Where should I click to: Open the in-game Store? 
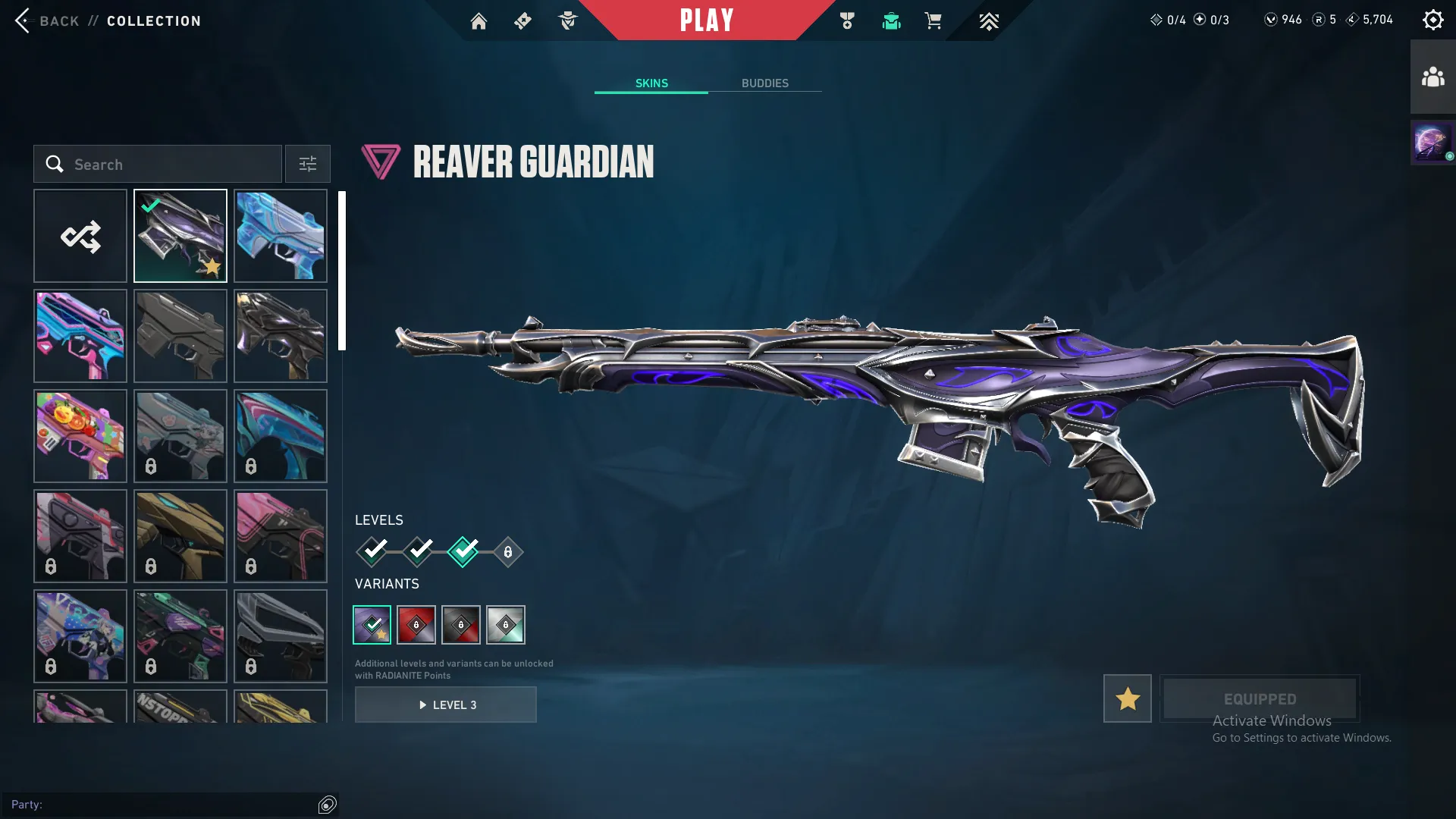934,21
